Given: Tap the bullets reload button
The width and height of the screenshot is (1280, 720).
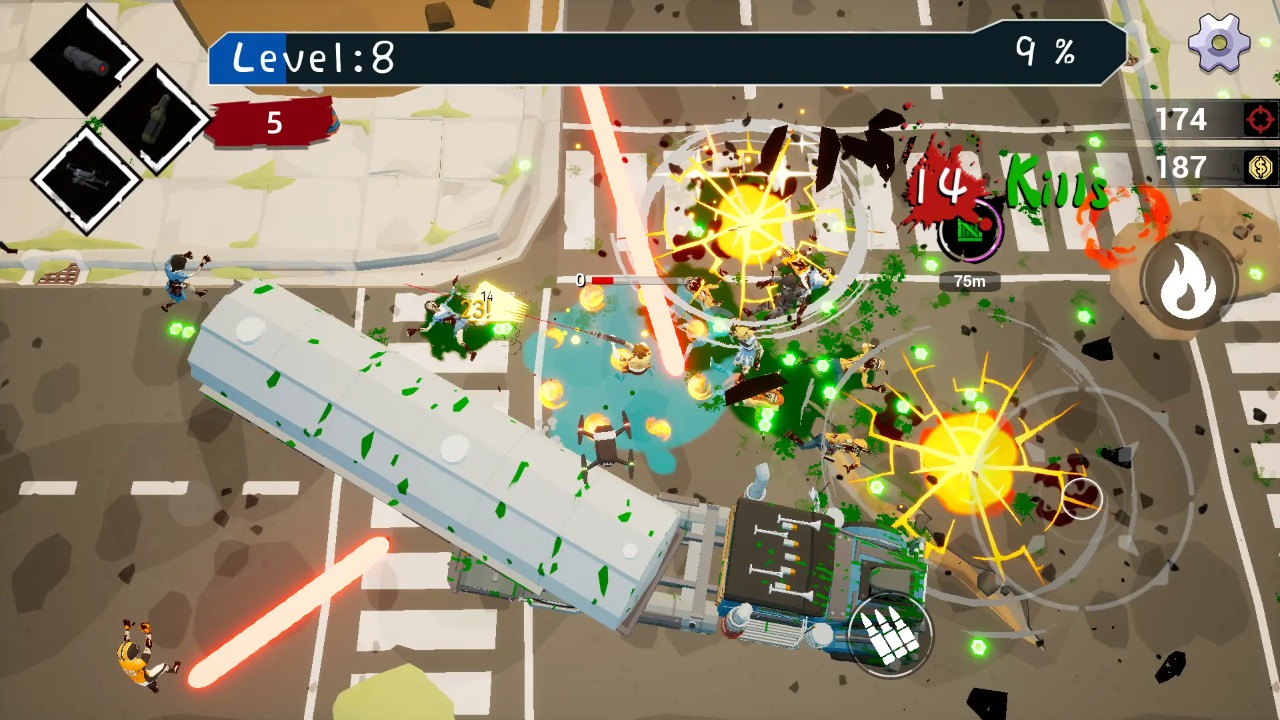Looking at the screenshot, I should tap(889, 634).
